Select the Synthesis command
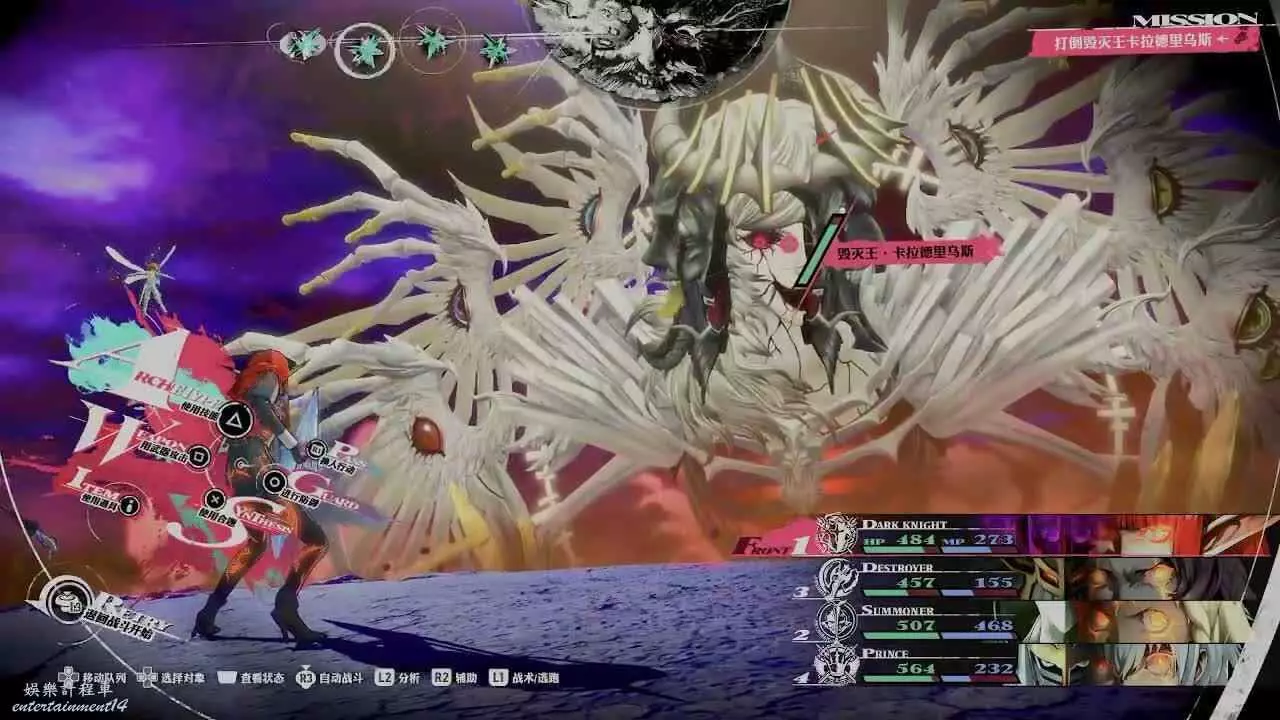Viewport: 1280px width, 720px height. 214,498
